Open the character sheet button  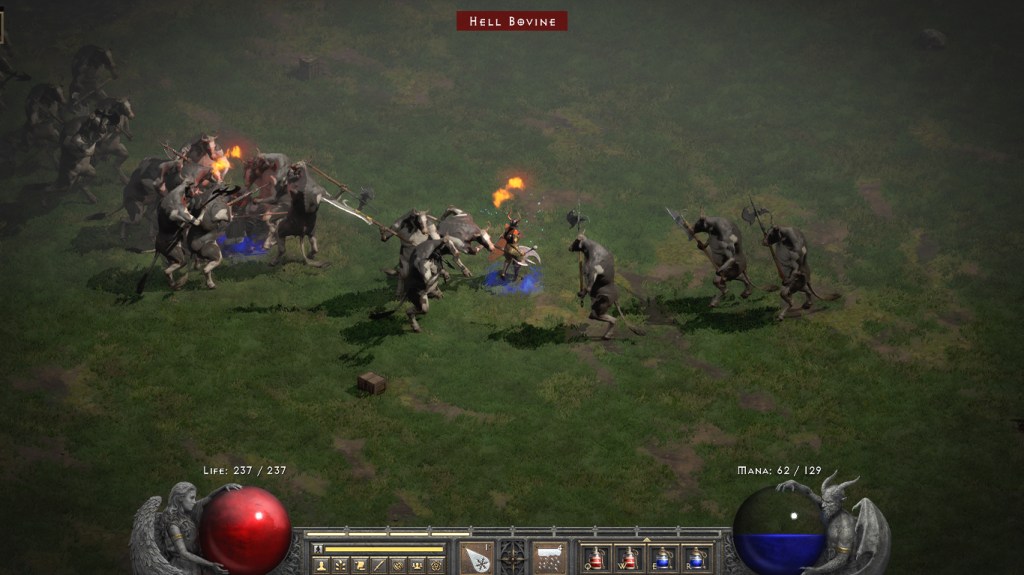pyautogui.click(x=321, y=565)
